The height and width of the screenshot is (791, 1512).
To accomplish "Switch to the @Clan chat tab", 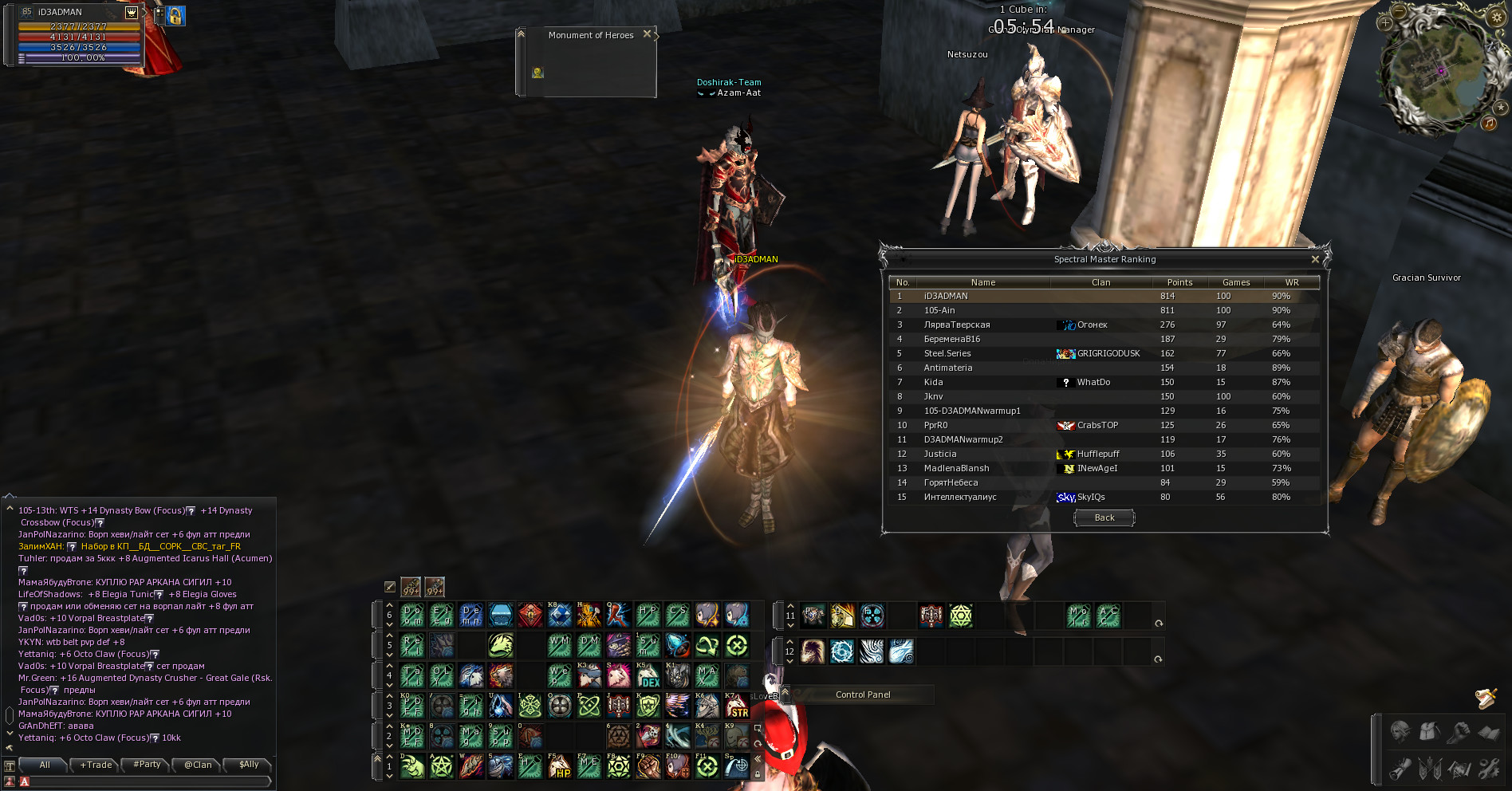I will coord(198,765).
